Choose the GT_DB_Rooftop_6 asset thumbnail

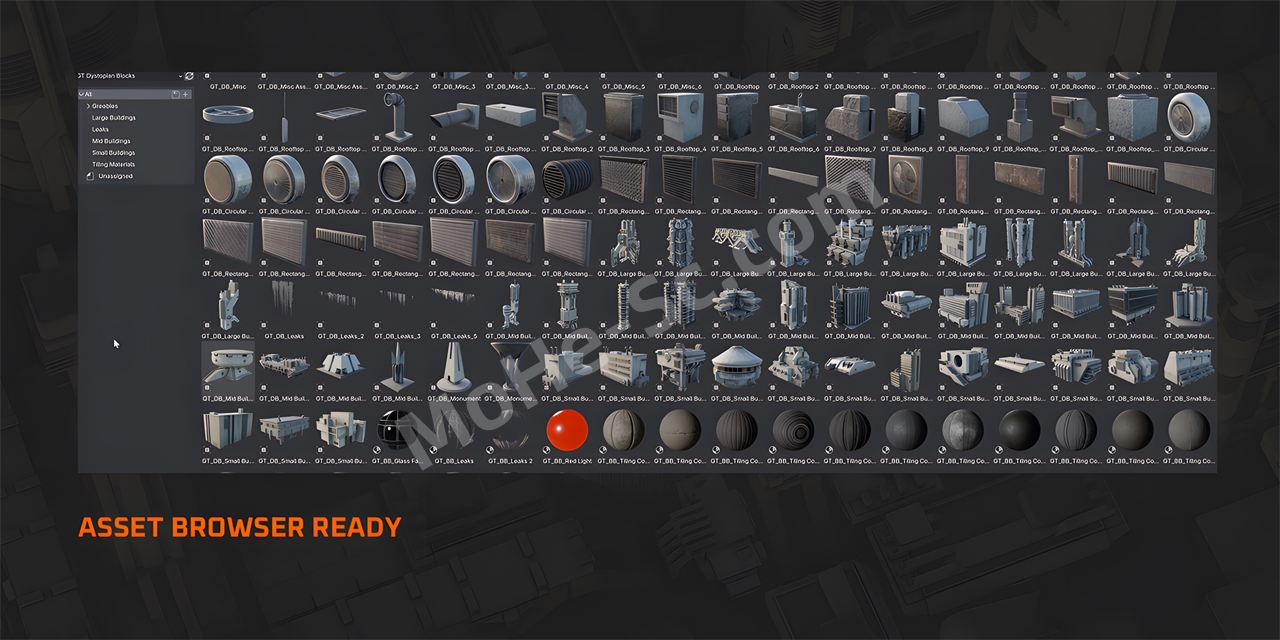pyautogui.click(x=794, y=117)
